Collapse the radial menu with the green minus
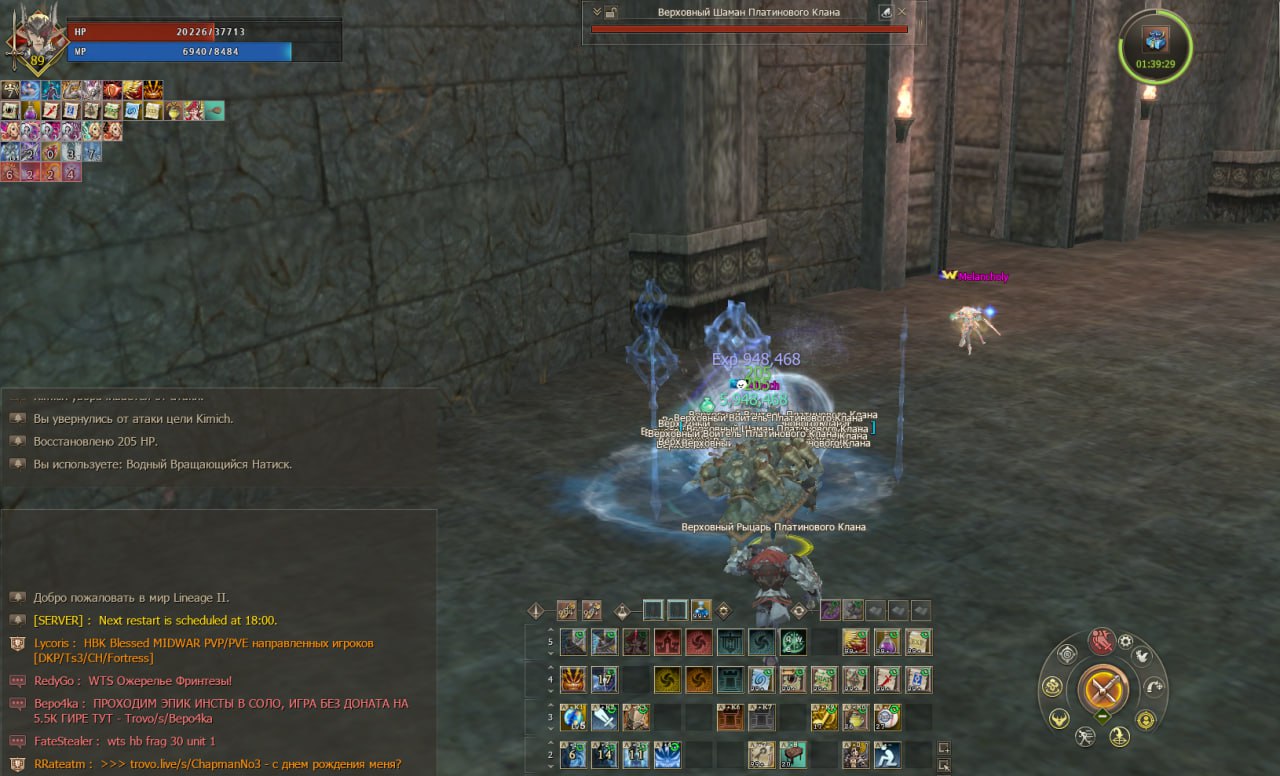The height and width of the screenshot is (776, 1280). [1102, 716]
